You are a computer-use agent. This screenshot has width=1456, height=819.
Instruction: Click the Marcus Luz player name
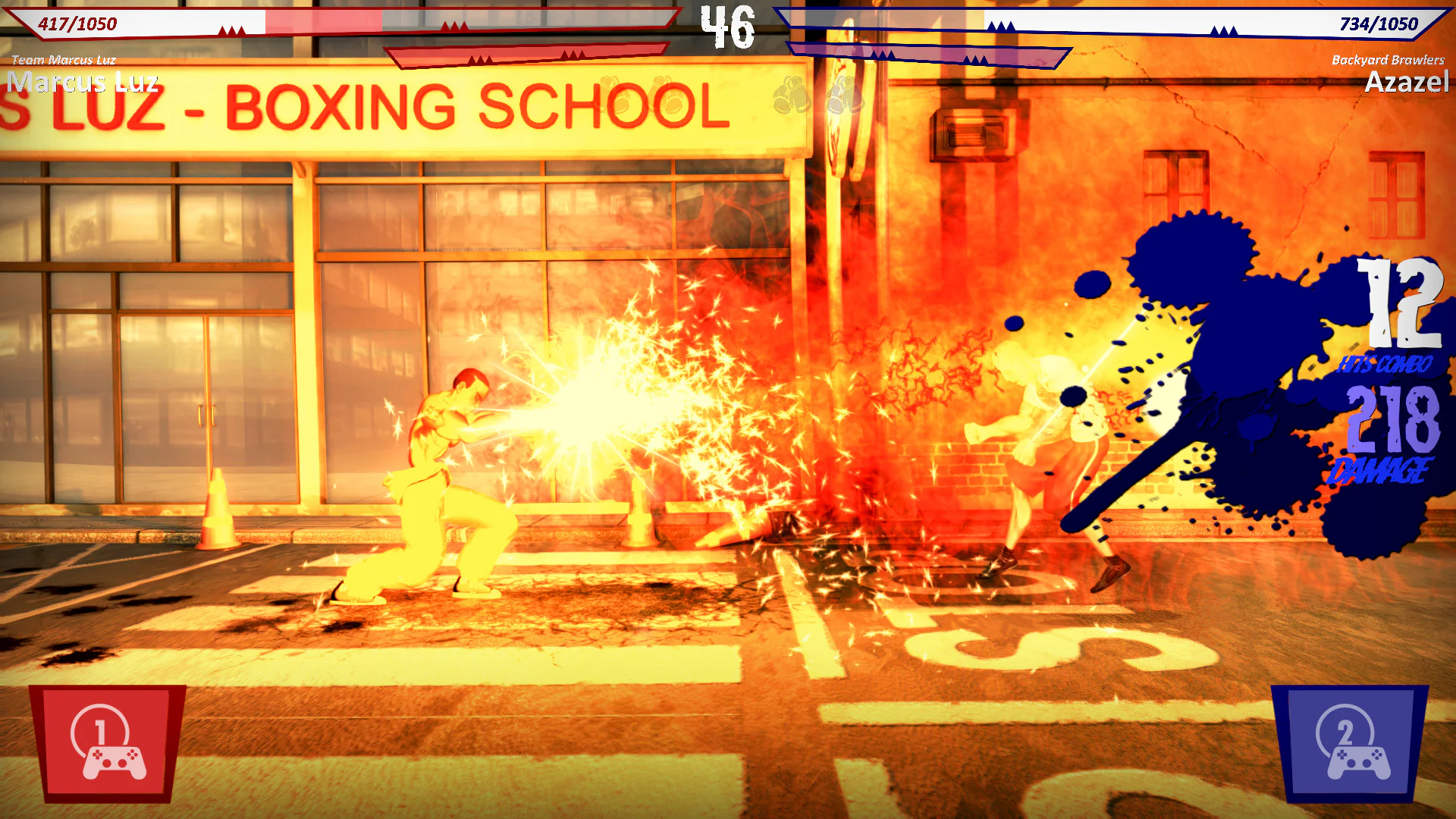pos(83,82)
